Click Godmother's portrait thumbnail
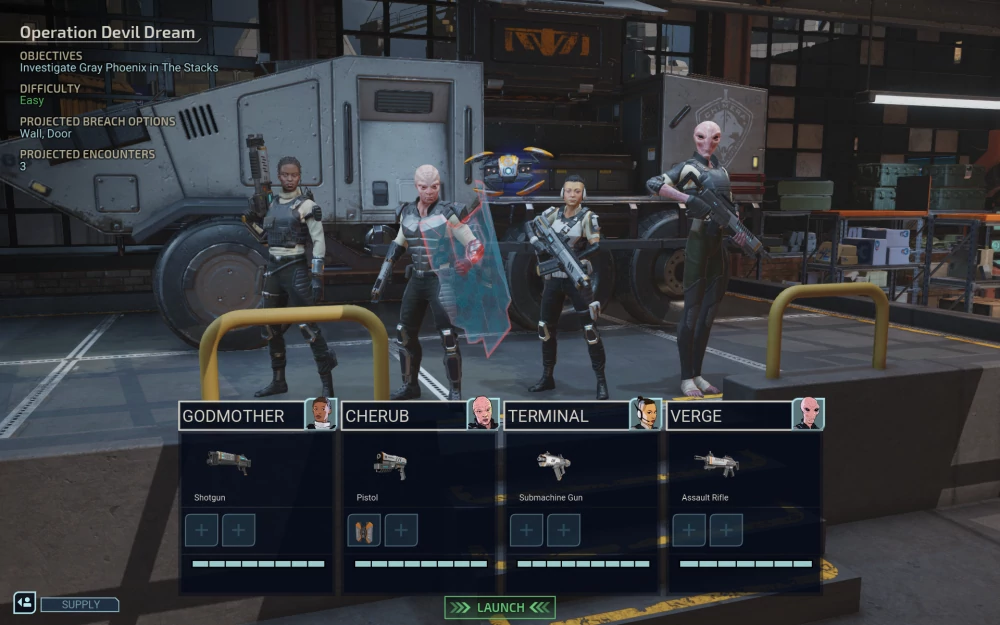Viewport: 1000px width, 625px height. pos(320,414)
